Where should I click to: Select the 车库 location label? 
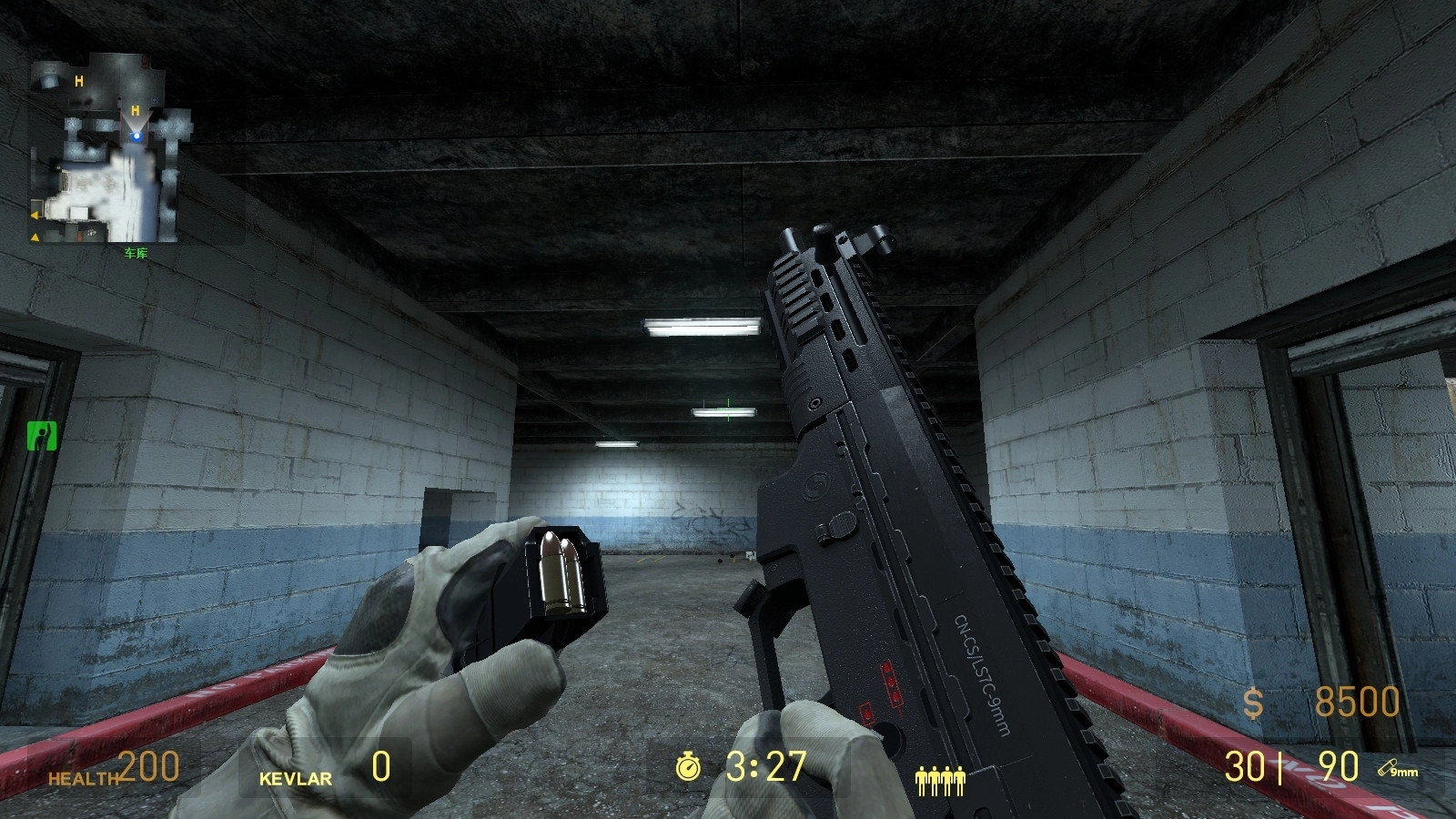pos(136,253)
